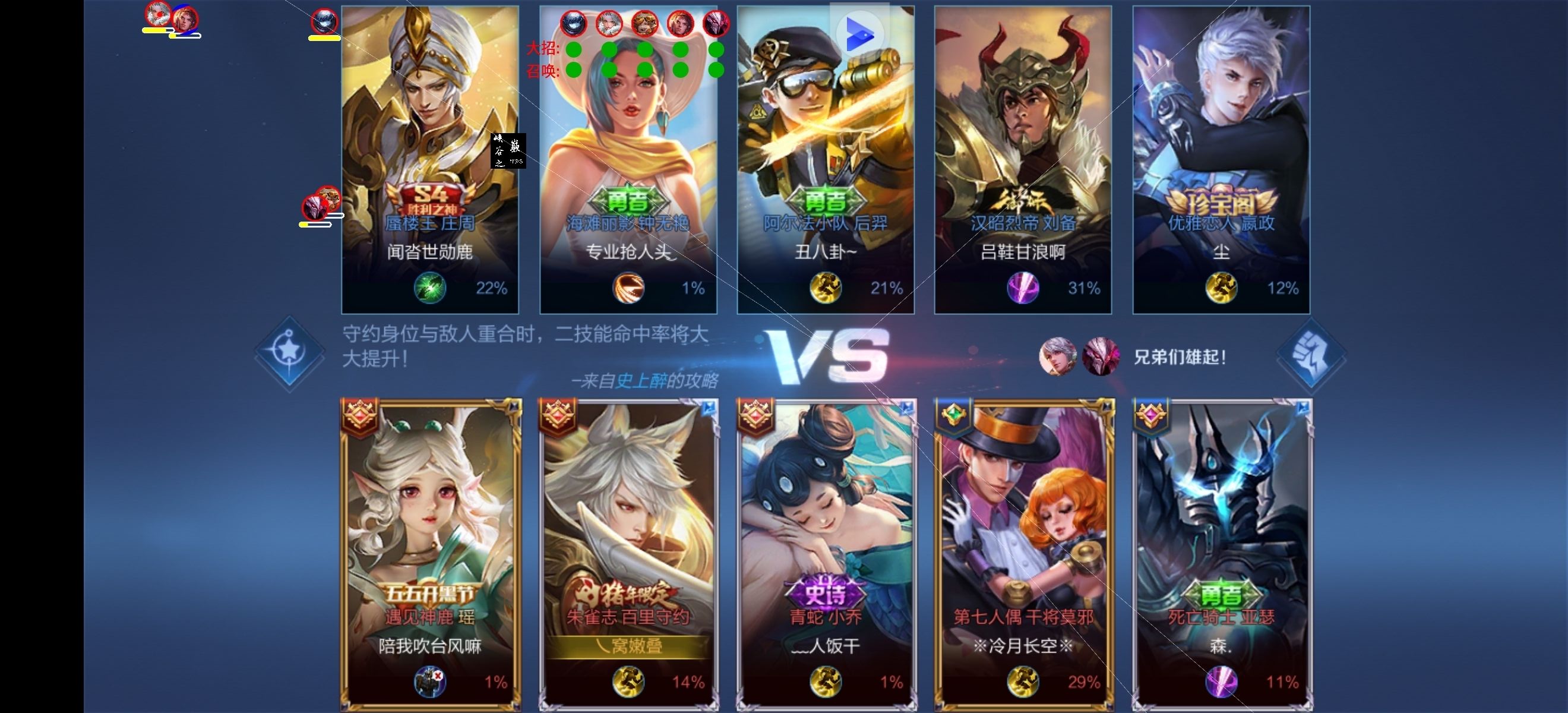
Task: Select the 小乔 player card
Action: pos(826,554)
